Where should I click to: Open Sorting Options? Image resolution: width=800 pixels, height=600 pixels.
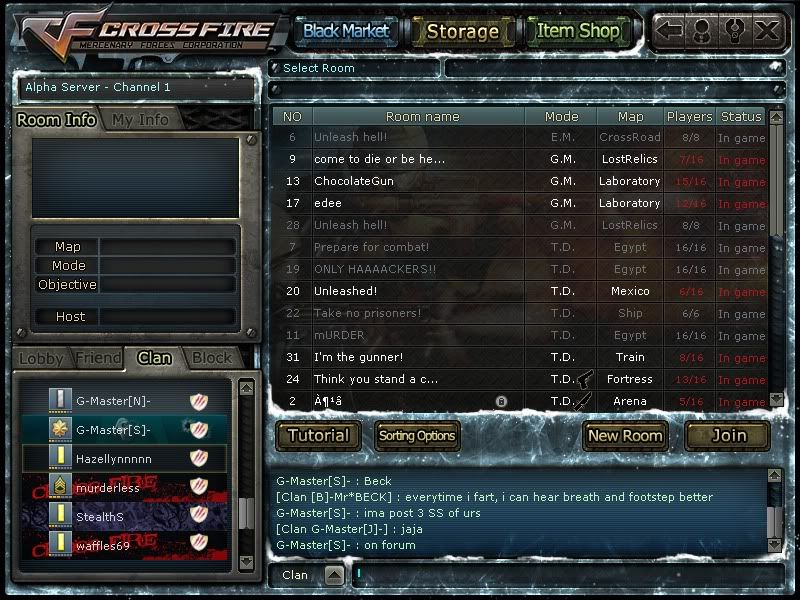[x=417, y=435]
